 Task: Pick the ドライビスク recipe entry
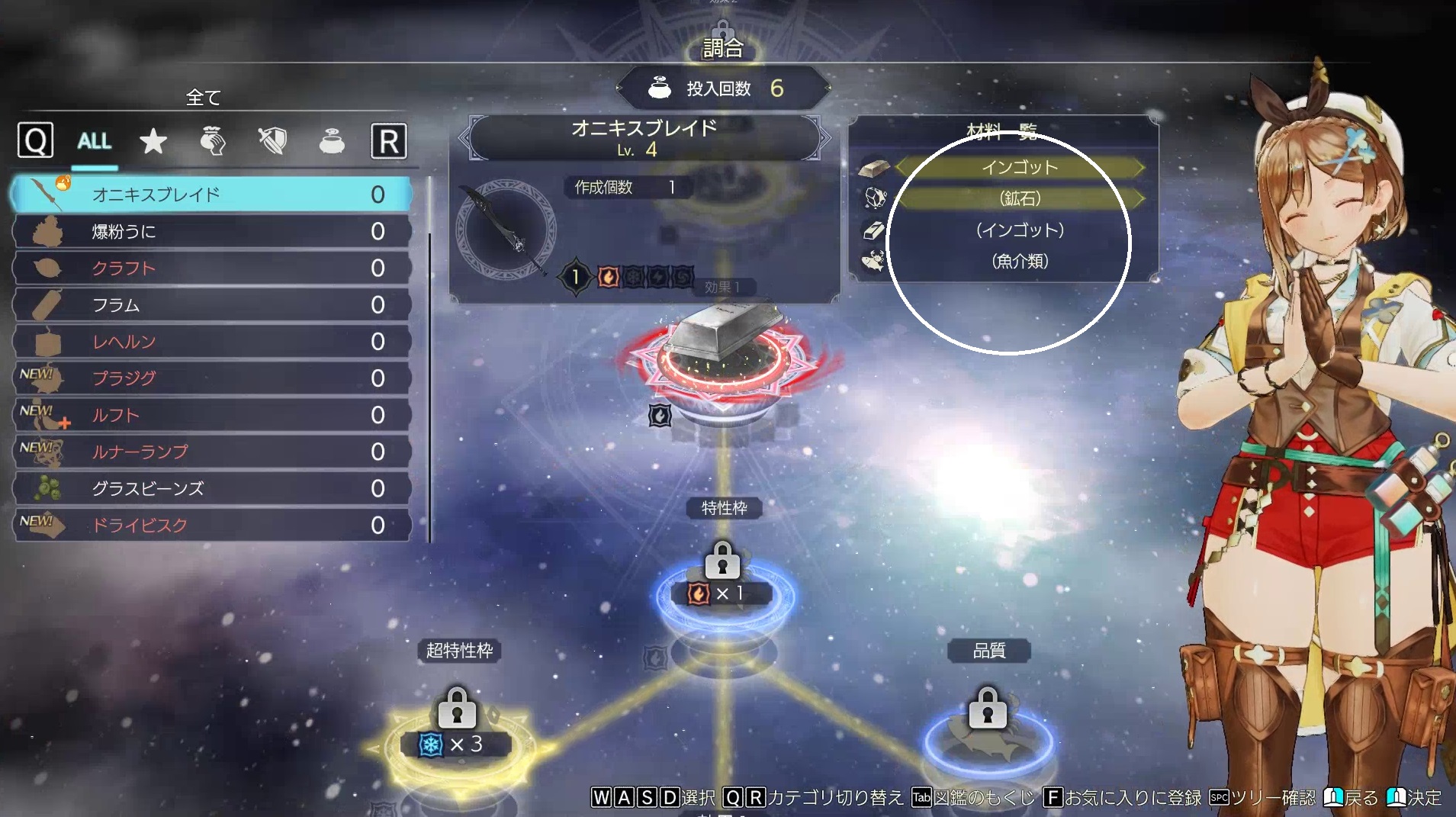click(x=212, y=525)
